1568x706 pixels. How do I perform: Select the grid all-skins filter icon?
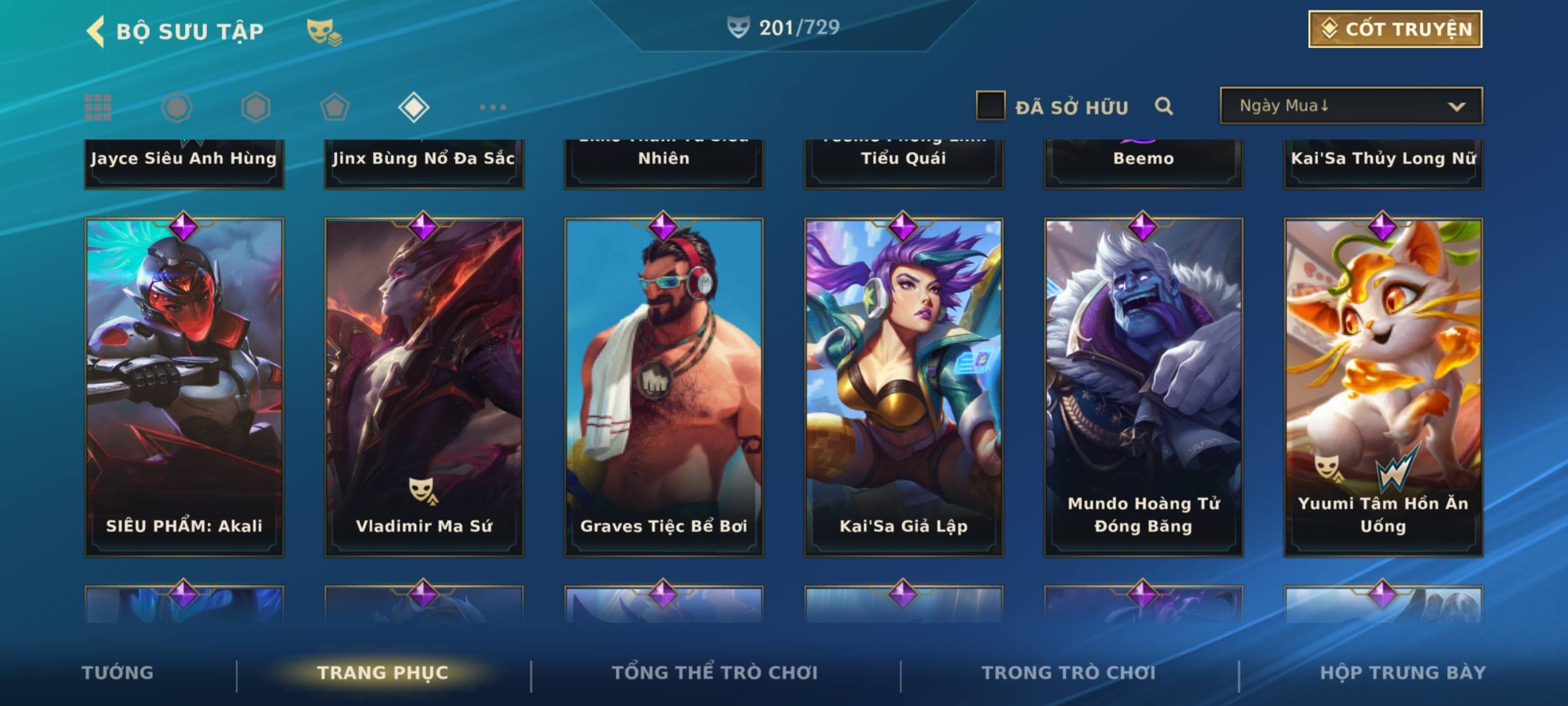pyautogui.click(x=98, y=107)
